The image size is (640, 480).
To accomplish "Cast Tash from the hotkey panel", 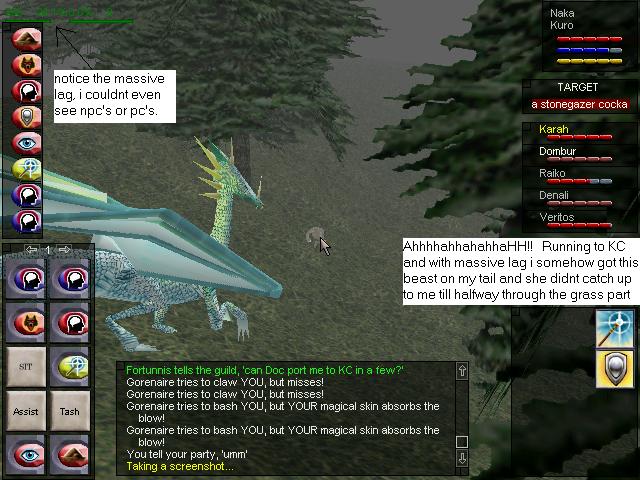I will pos(69,411).
